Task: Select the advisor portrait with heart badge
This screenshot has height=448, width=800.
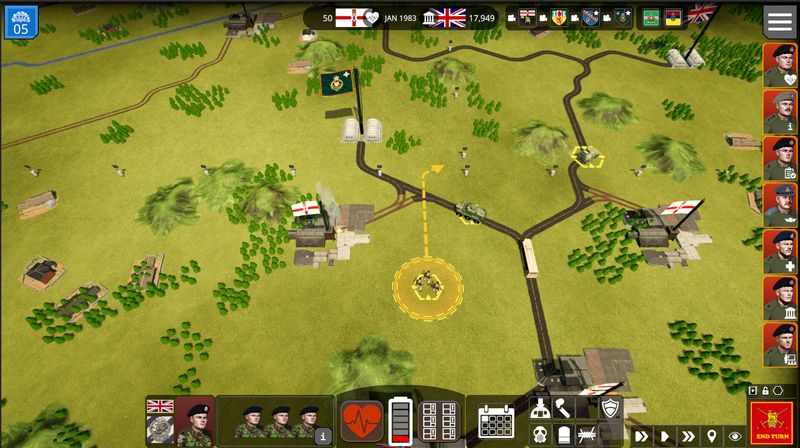Action: tap(780, 65)
